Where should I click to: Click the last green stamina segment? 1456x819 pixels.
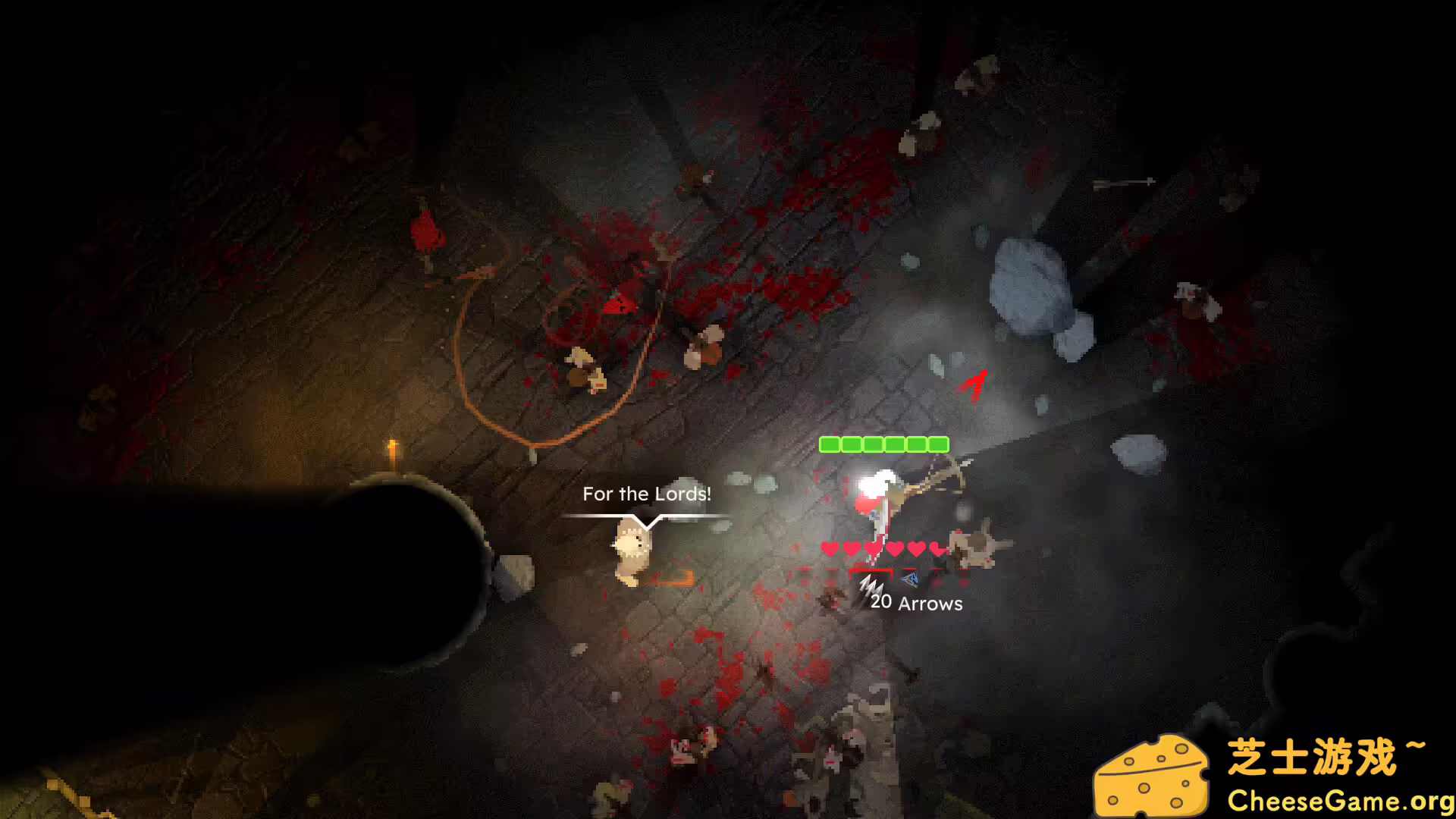(938, 444)
